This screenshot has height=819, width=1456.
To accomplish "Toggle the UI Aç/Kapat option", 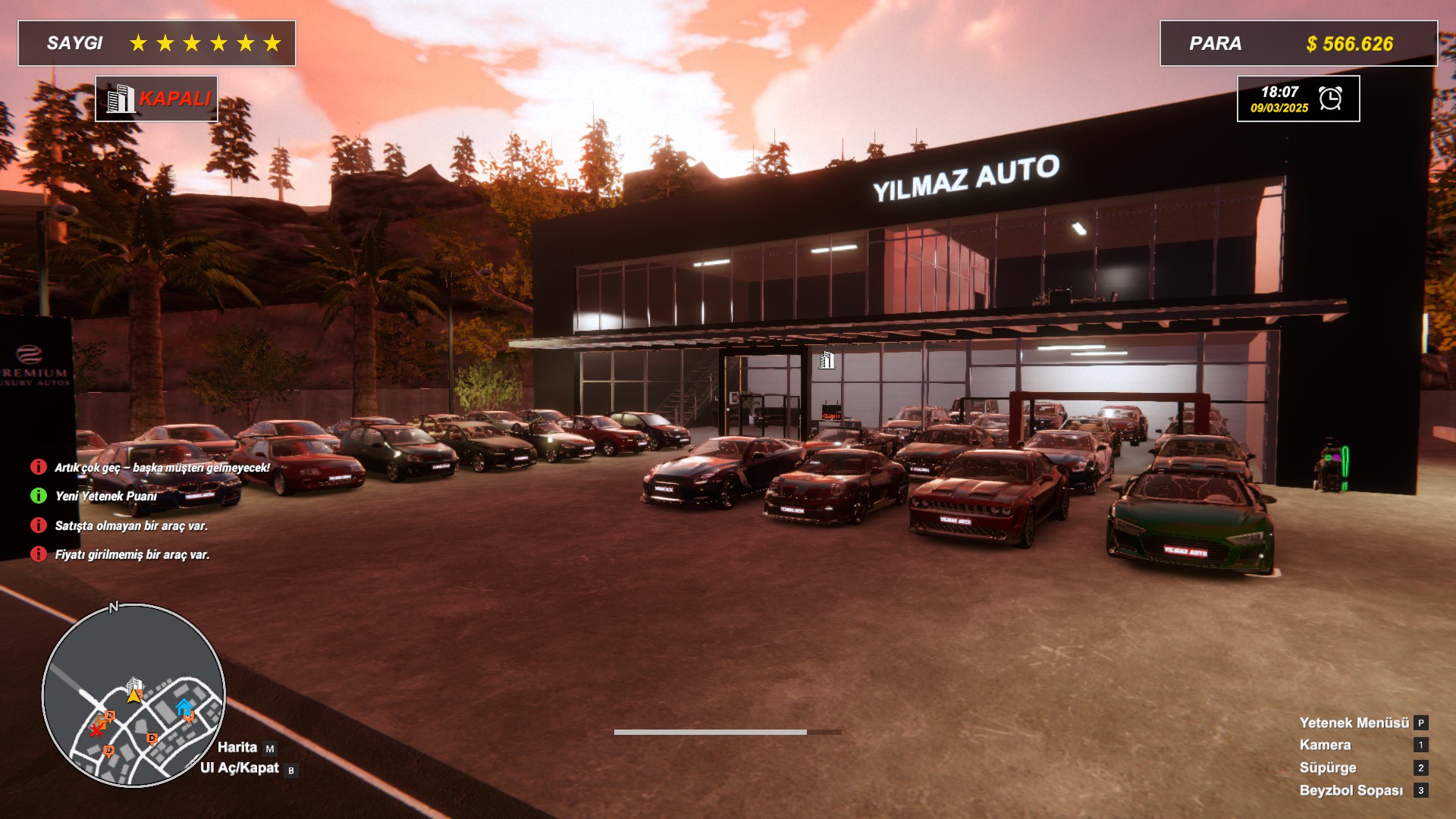I will click(240, 768).
